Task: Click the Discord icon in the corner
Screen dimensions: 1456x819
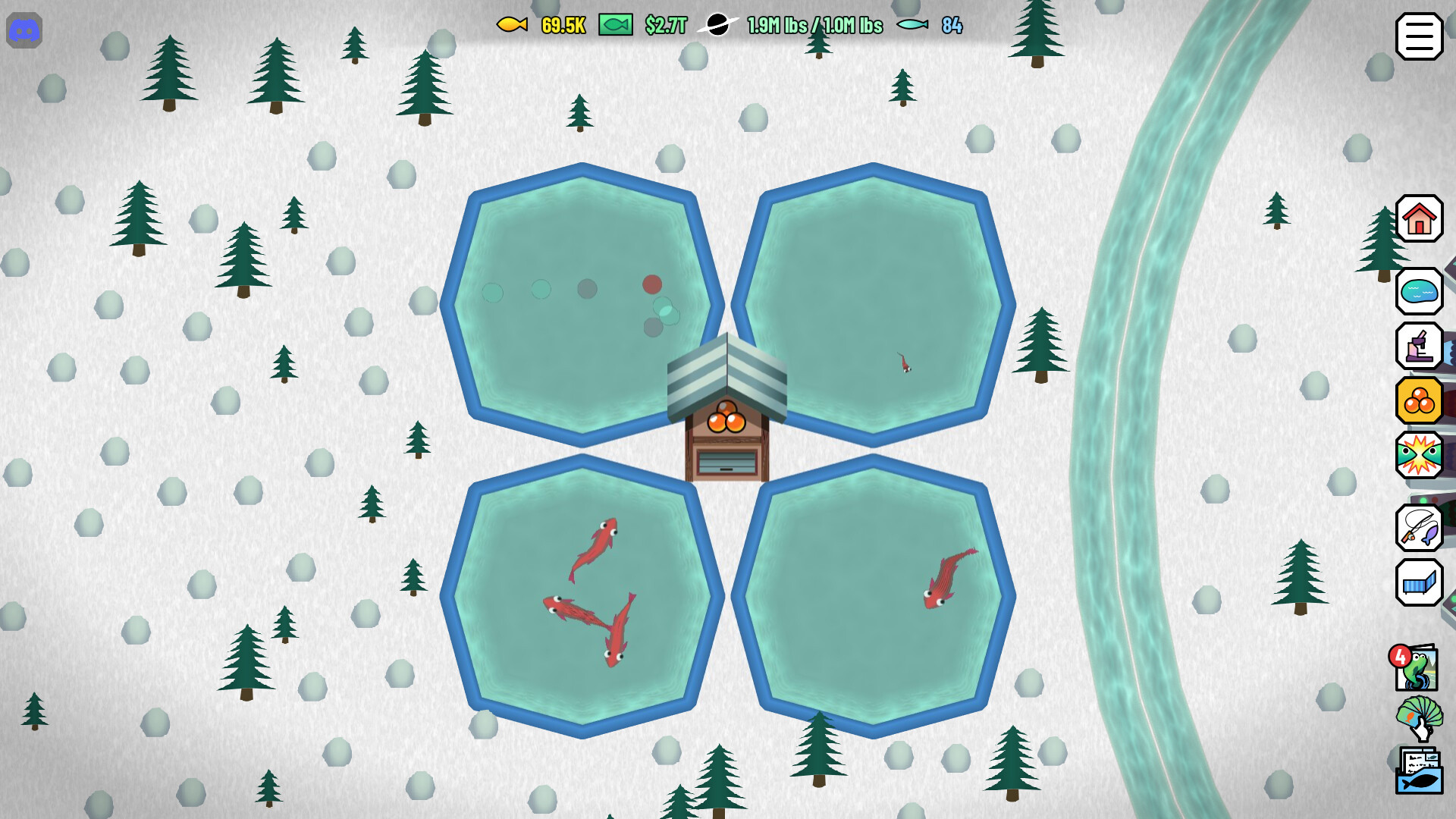Action: tap(25, 31)
